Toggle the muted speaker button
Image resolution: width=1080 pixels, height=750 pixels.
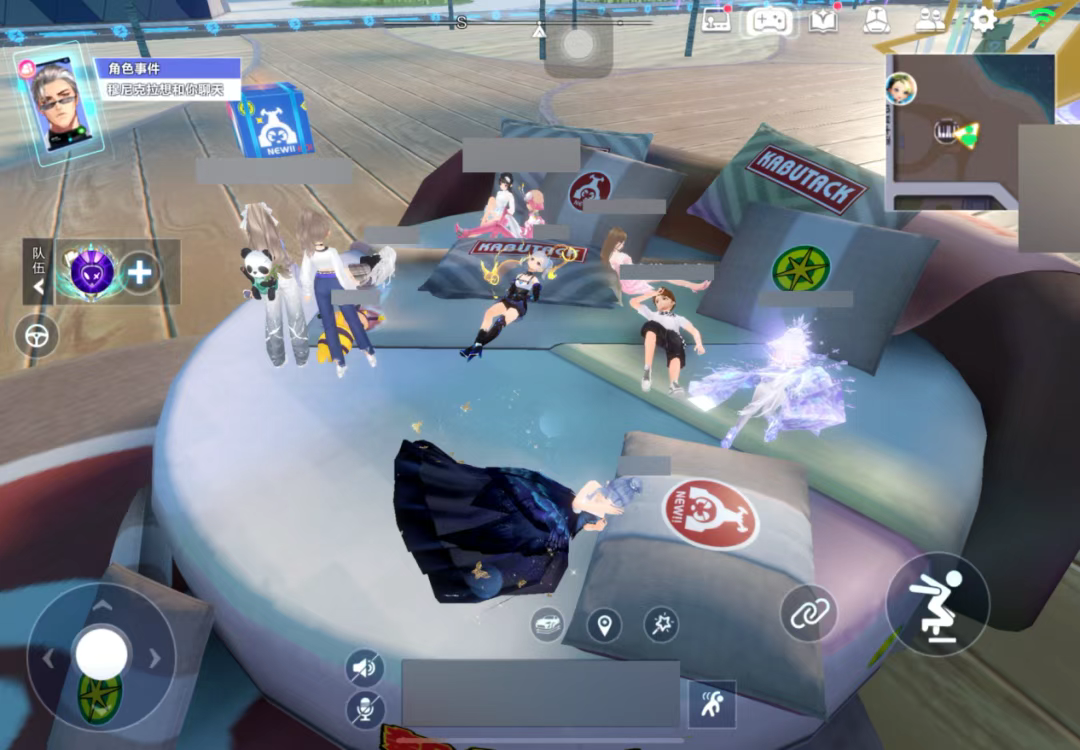[365, 667]
